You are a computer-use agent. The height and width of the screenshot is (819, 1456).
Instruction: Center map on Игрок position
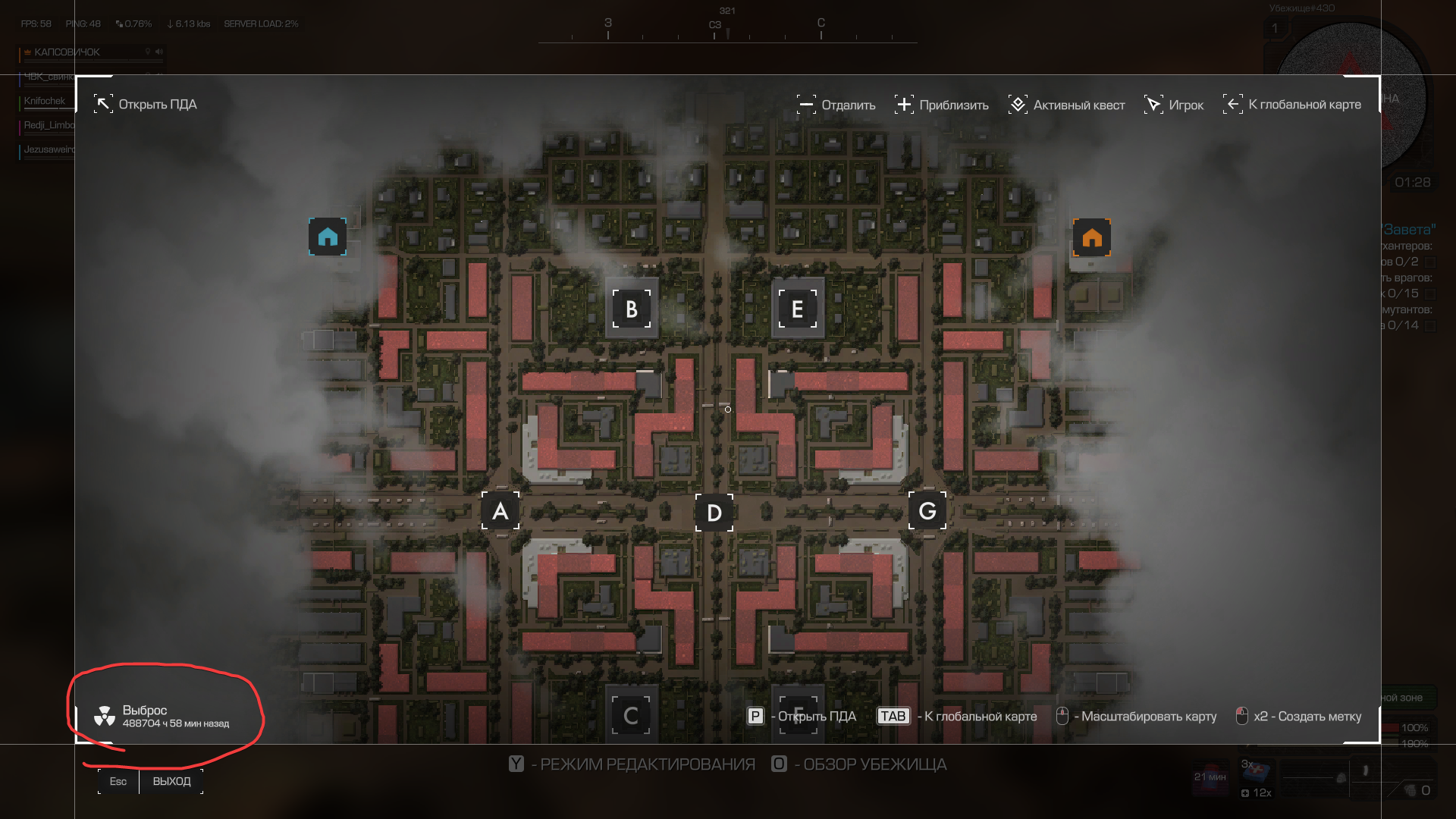click(1174, 105)
